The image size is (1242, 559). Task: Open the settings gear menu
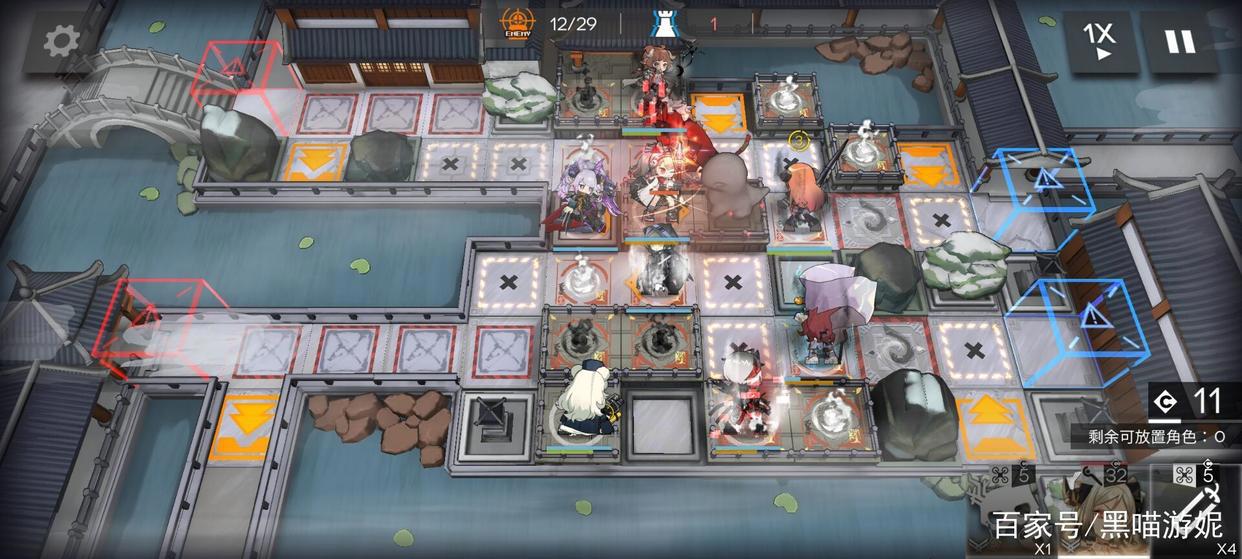[x=60, y=40]
